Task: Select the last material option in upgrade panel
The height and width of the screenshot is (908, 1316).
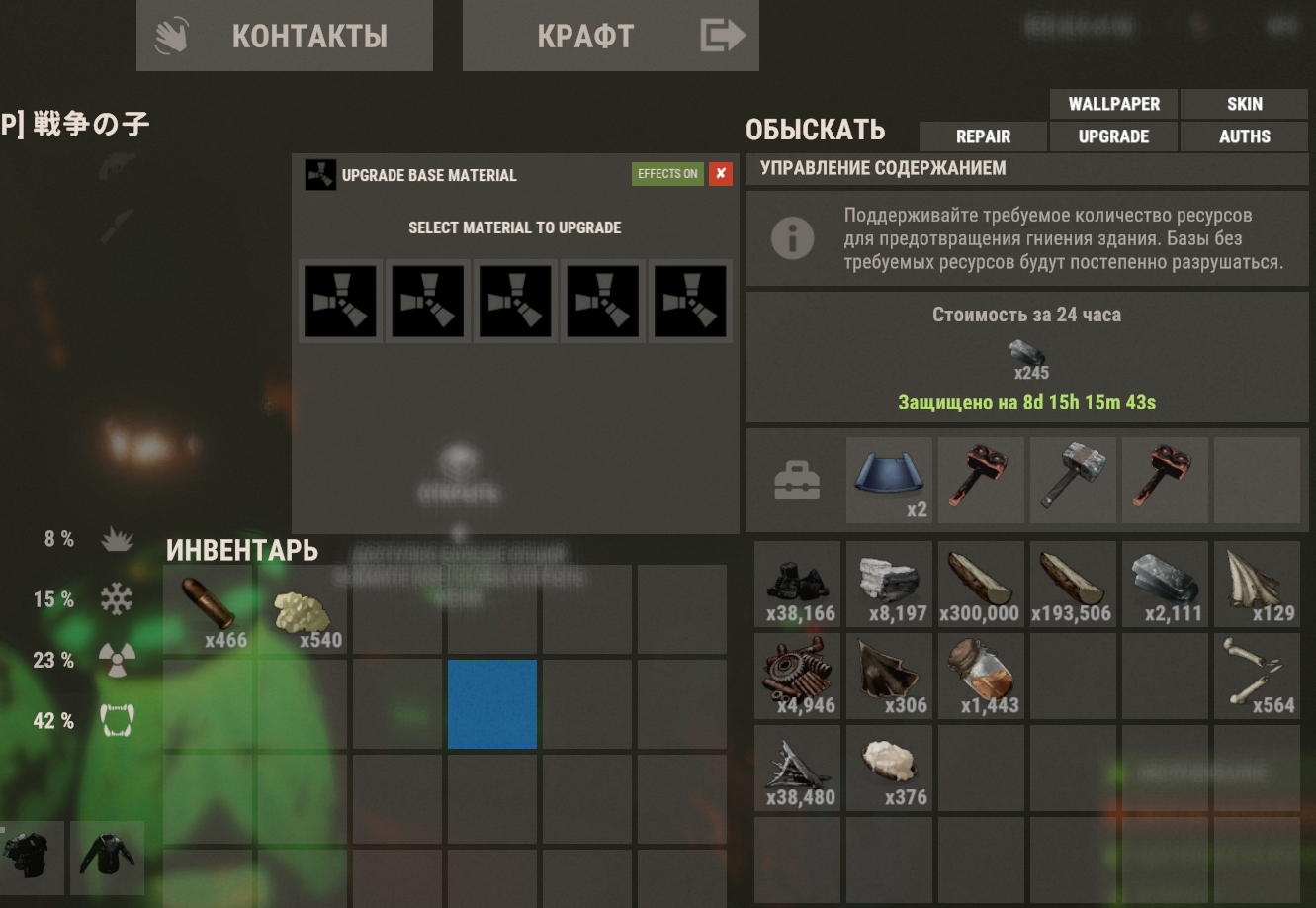Action: tap(690, 302)
